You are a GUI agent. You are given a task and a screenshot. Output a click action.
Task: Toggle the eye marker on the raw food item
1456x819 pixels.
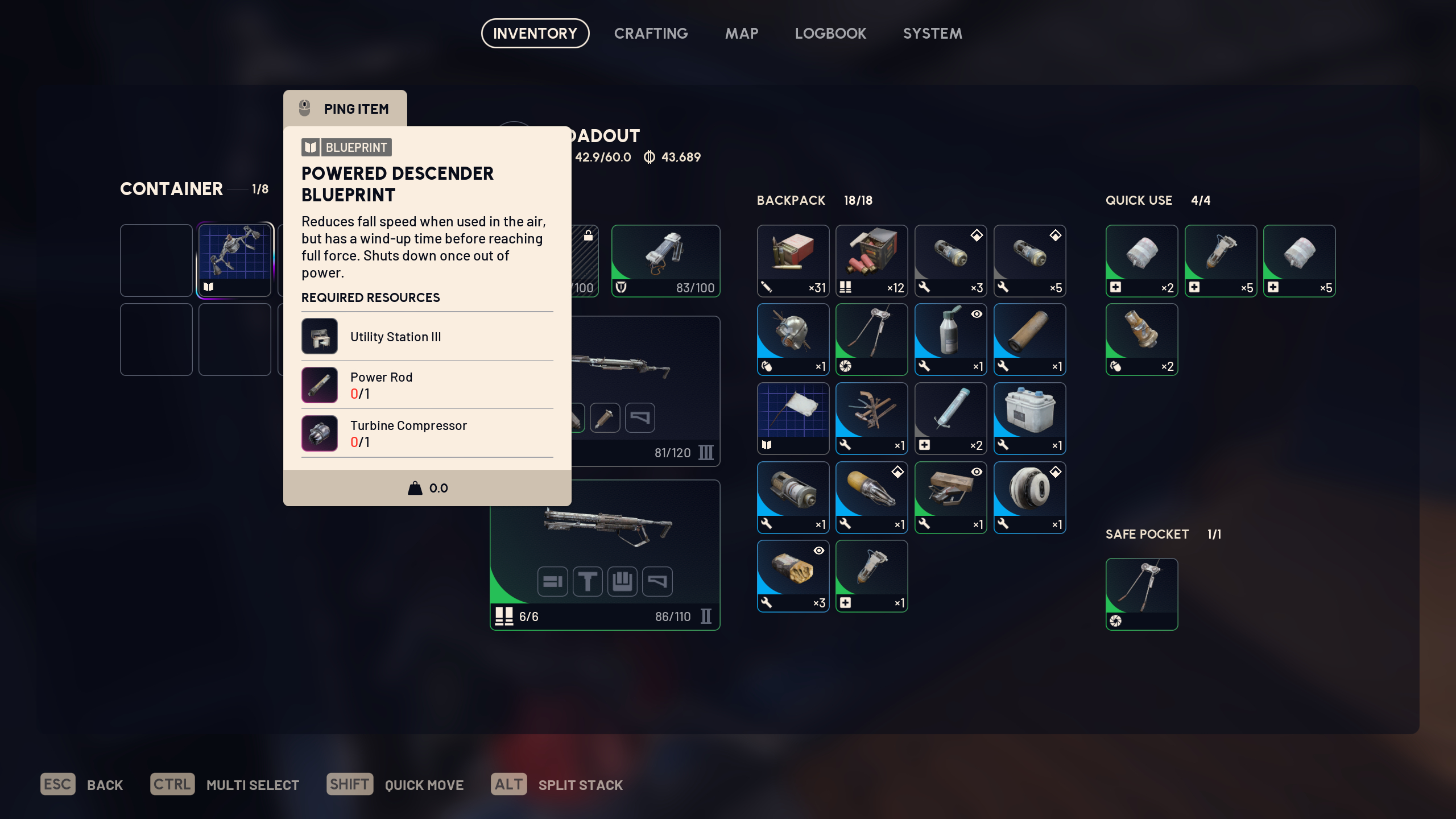coord(818,550)
